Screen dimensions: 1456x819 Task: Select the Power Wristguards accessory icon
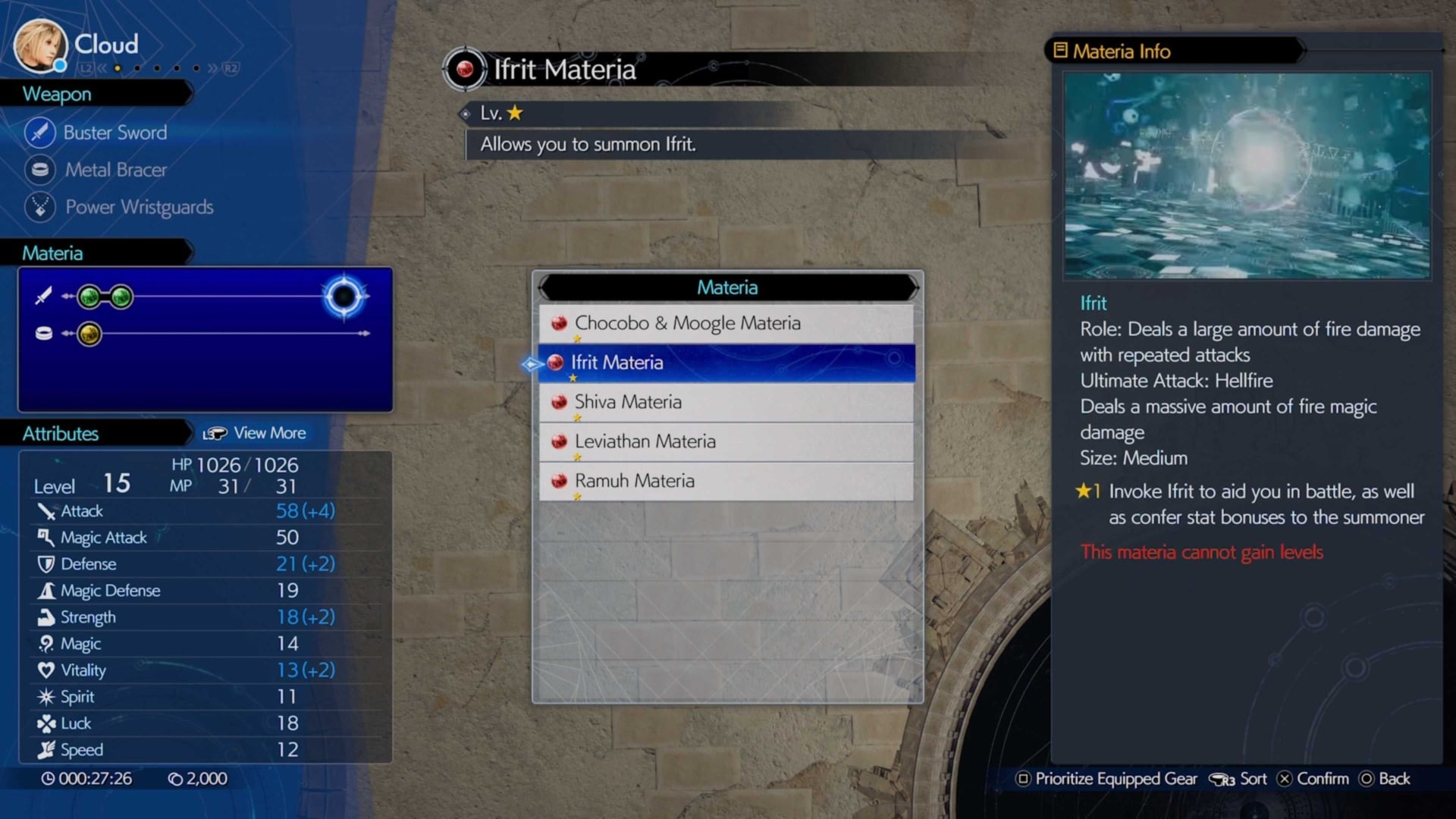[x=39, y=207]
